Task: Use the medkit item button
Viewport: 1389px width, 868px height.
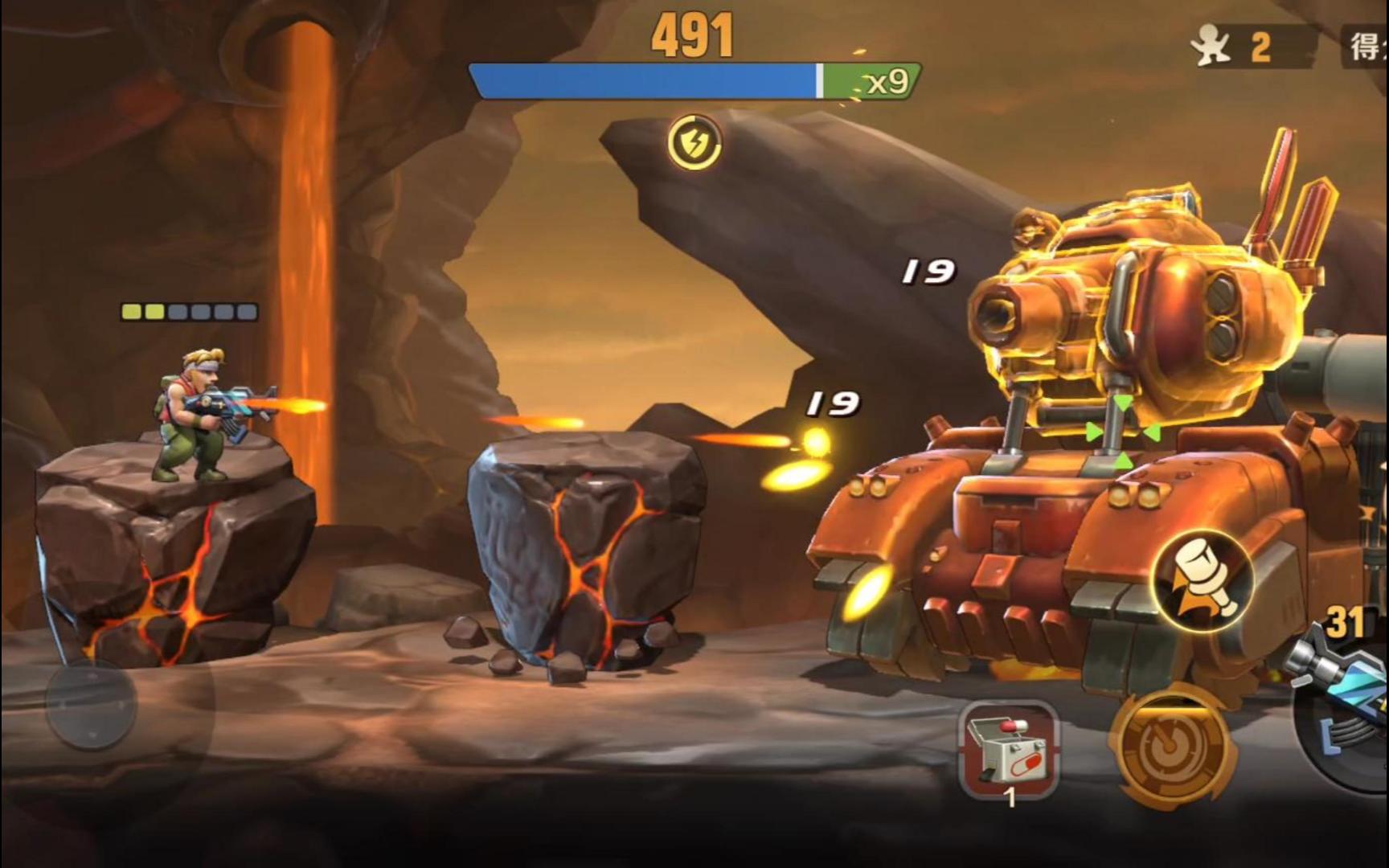Action: point(1010,751)
